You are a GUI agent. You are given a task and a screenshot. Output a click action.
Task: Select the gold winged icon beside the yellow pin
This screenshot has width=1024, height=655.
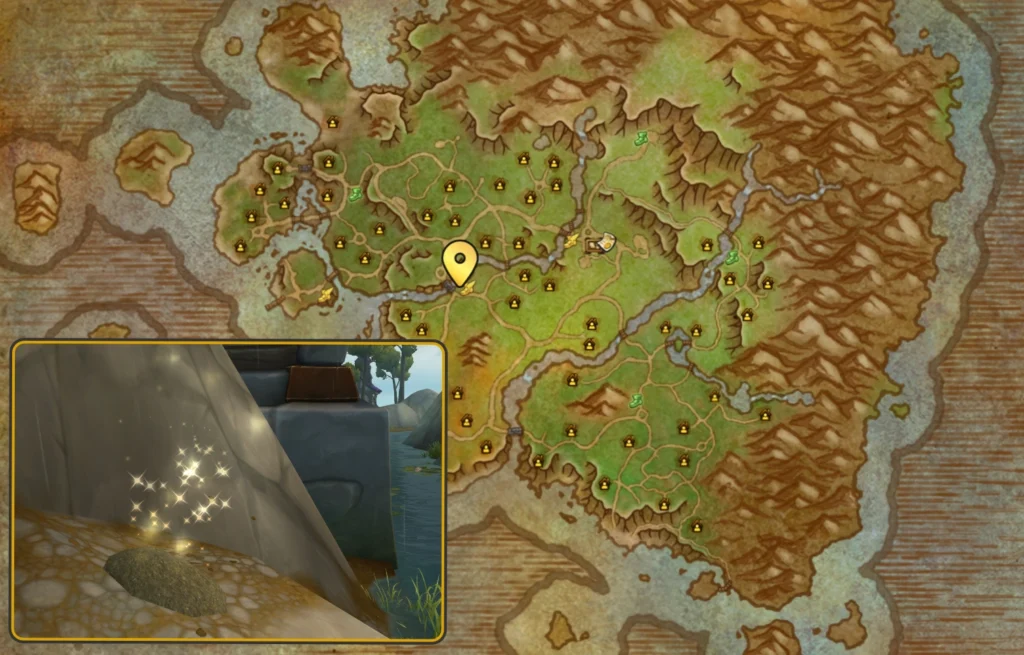[x=468, y=287]
